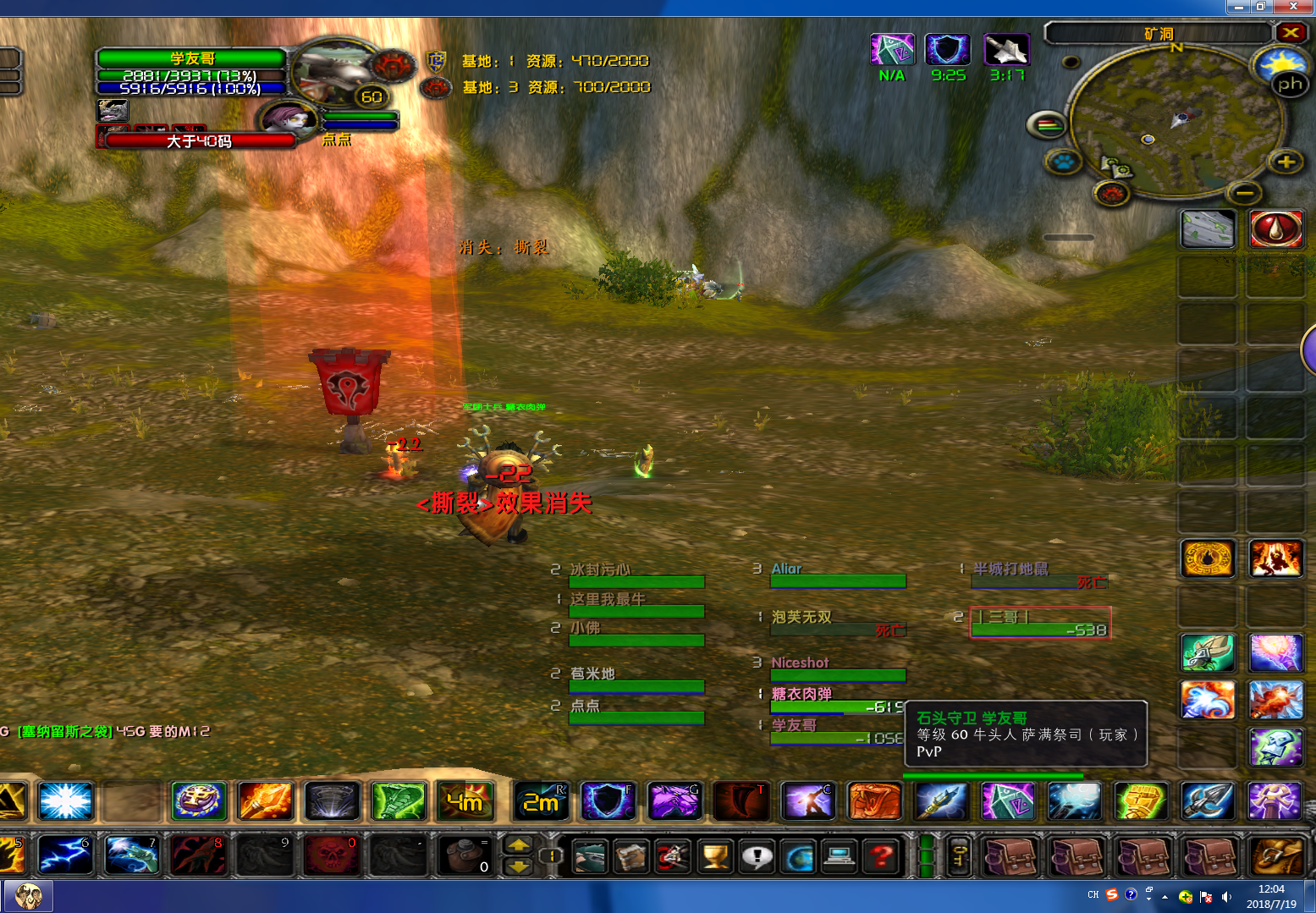The image size is (1316, 913).
Task: Activate the blue frost star ability
Action: point(65,801)
